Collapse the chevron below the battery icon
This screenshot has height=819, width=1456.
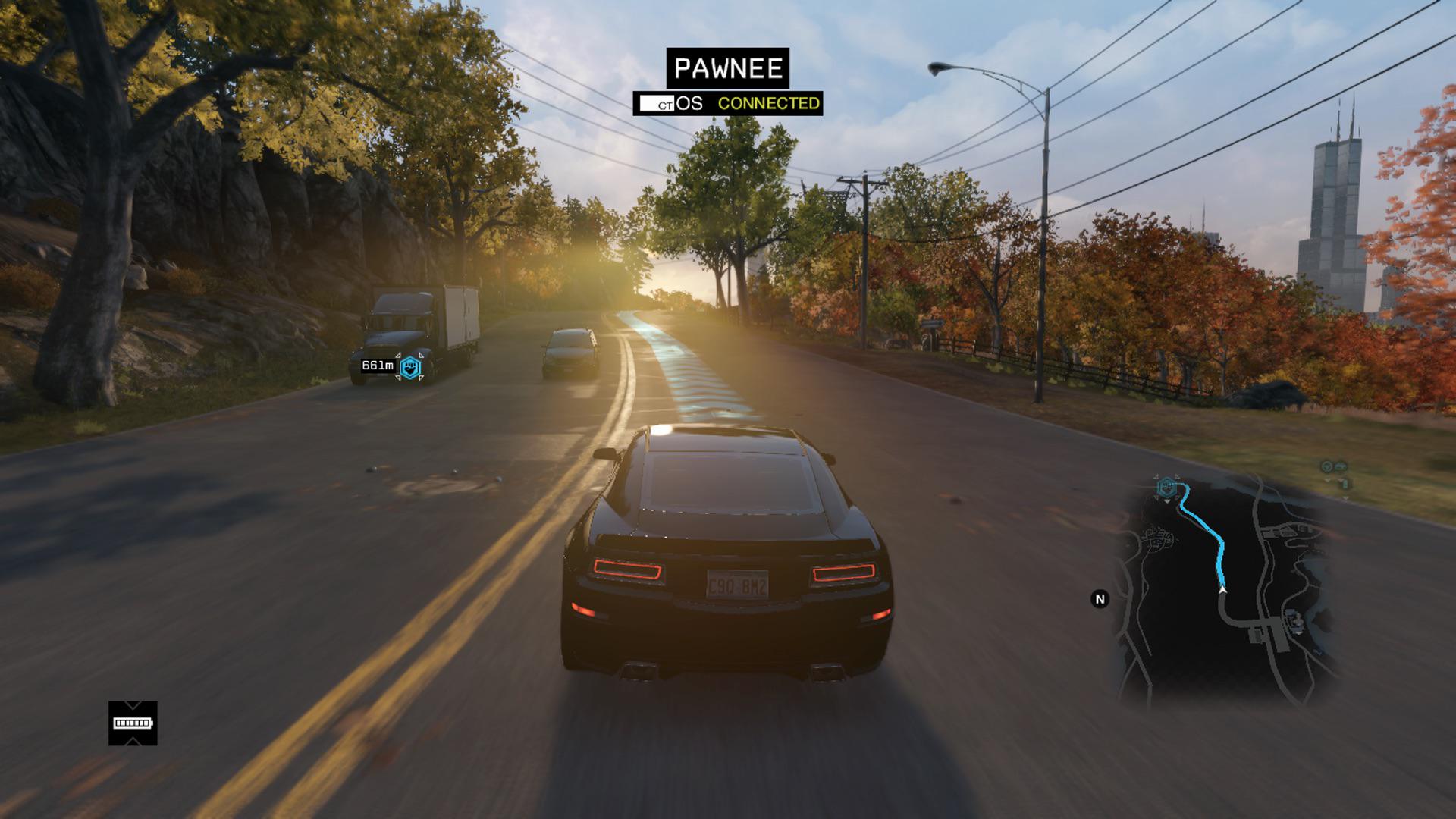133,740
